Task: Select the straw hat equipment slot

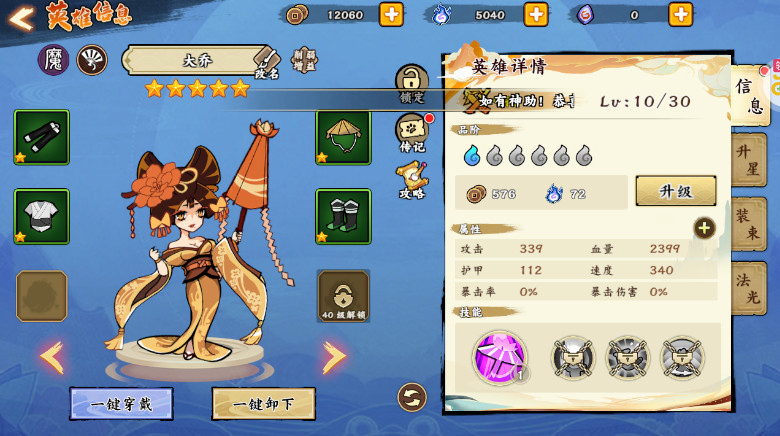Action: point(343,137)
